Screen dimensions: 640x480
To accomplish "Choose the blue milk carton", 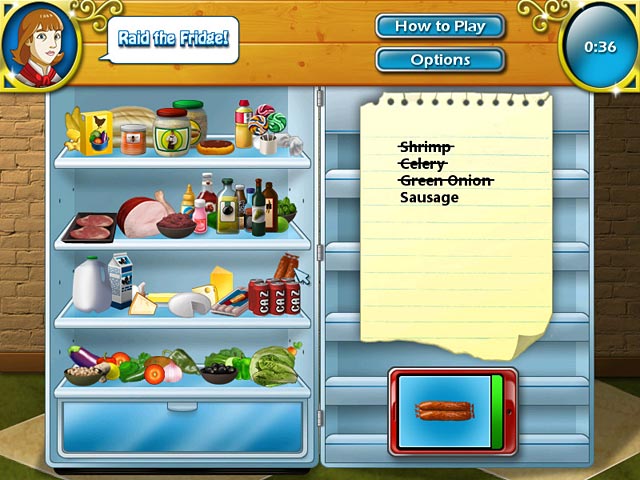I will coord(120,280).
